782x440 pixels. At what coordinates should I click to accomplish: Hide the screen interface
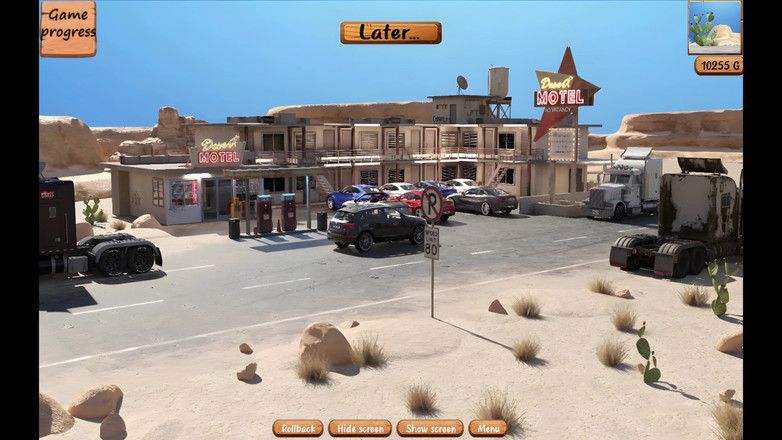pos(360,428)
